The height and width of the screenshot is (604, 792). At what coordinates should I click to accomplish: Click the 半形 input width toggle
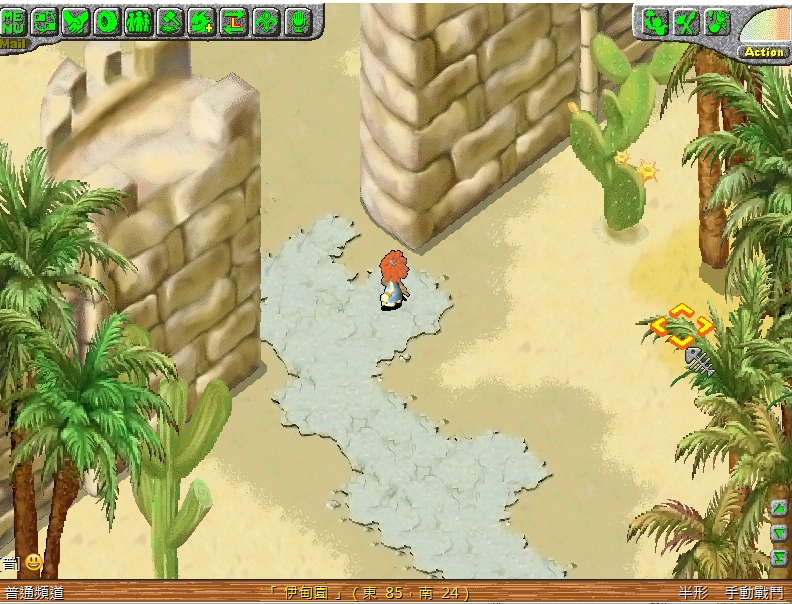pos(692,593)
